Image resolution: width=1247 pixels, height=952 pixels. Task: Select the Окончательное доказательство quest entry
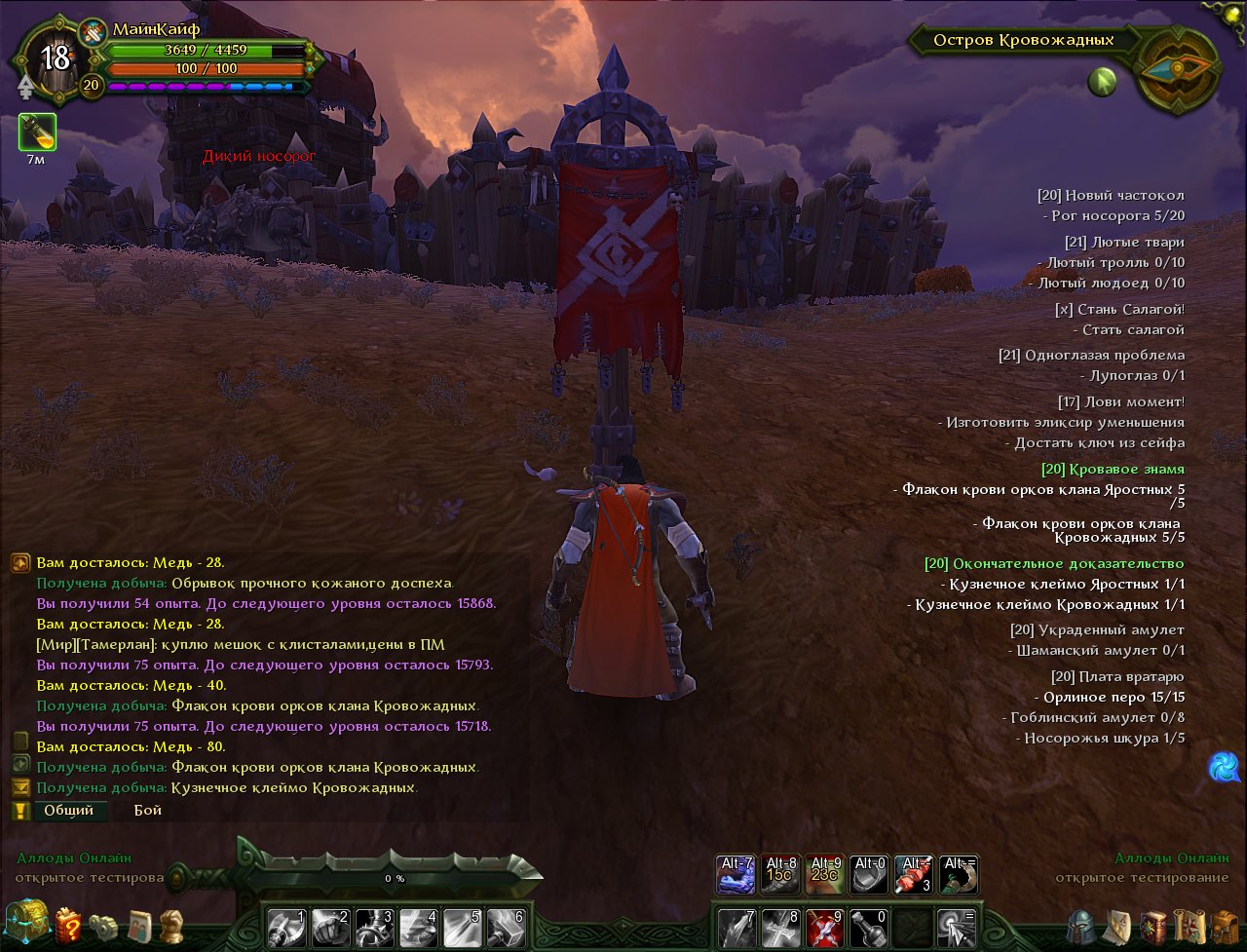pos(1054,563)
